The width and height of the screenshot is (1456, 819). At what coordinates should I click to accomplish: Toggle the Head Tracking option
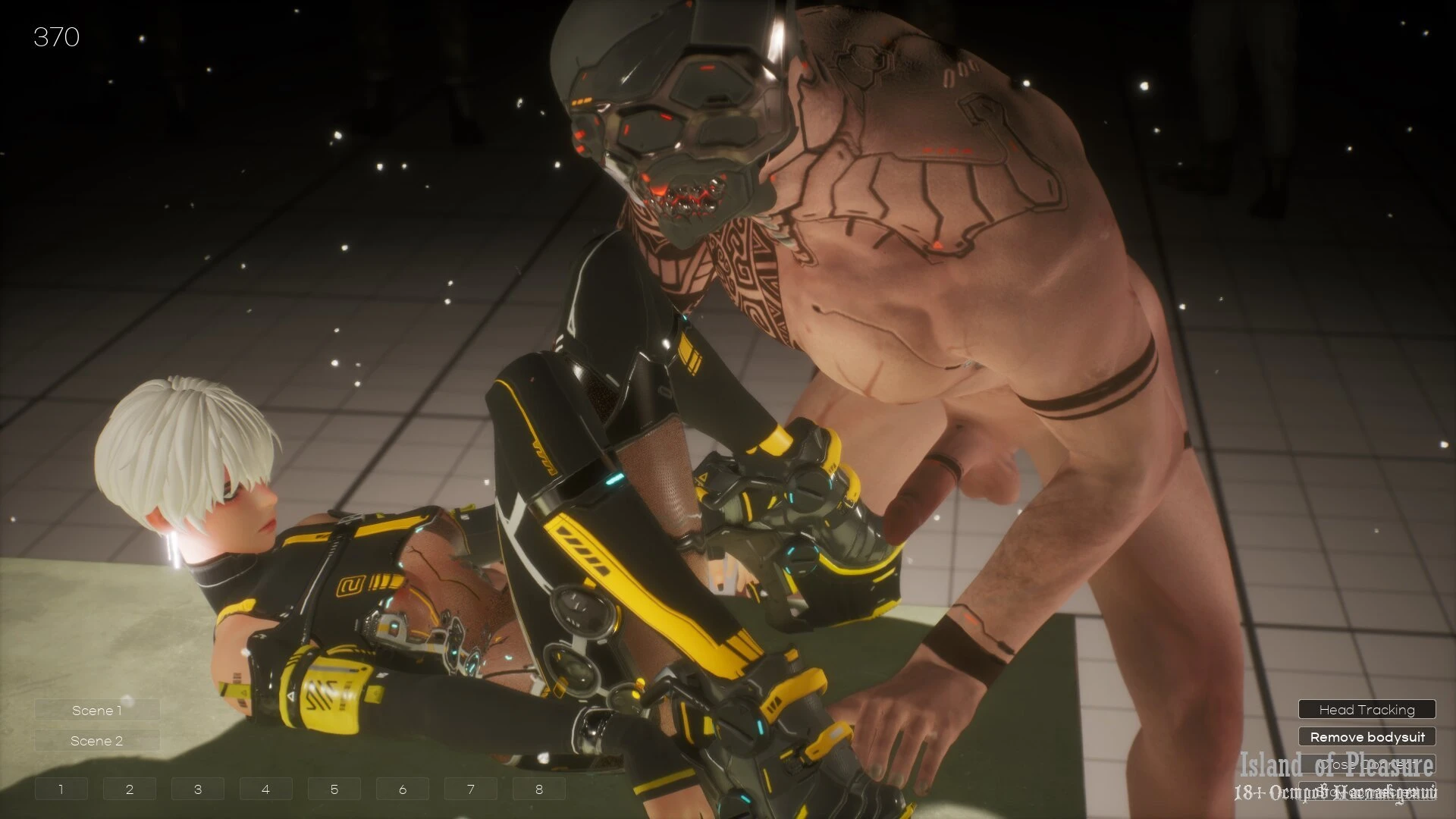1367,710
